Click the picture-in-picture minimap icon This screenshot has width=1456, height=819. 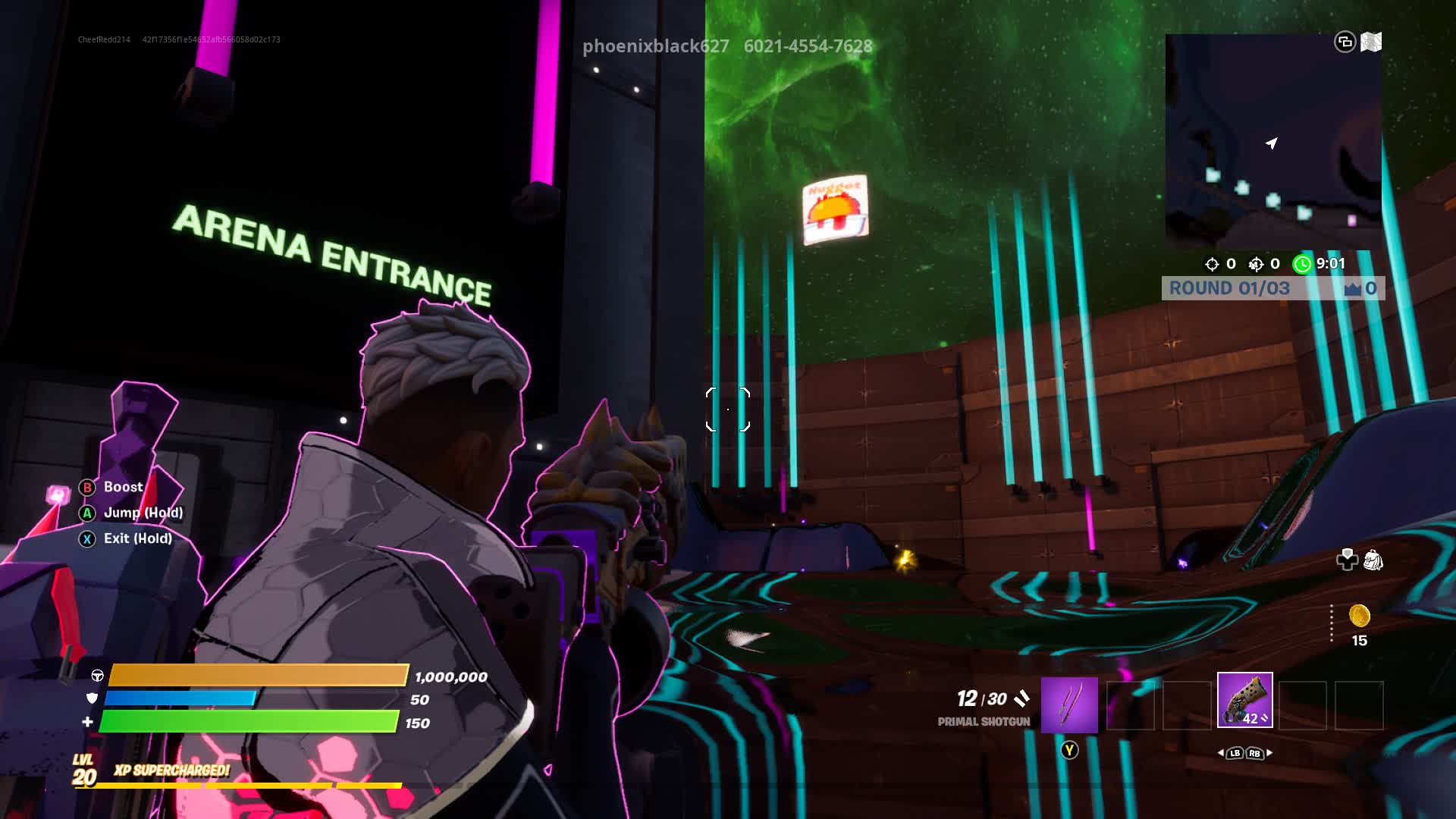1345,42
